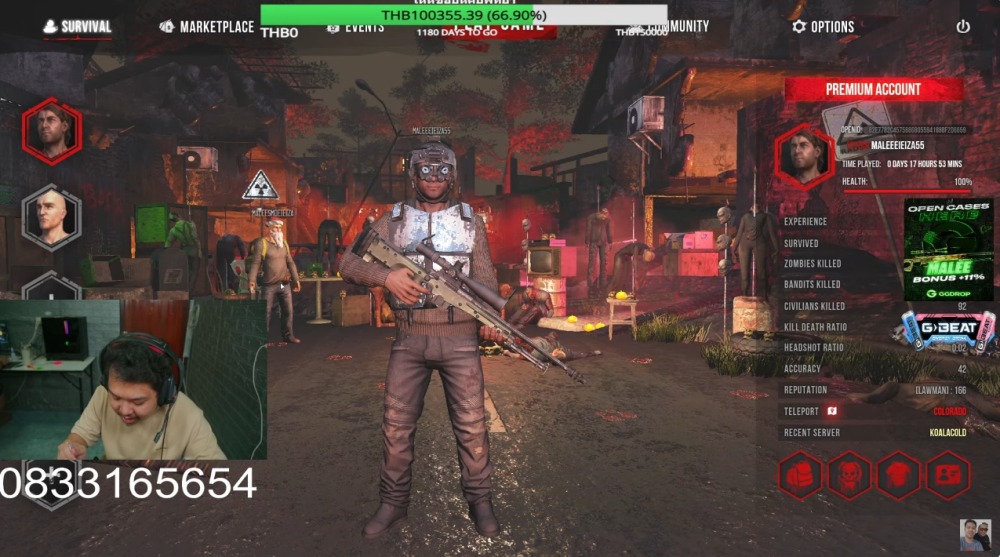
Task: Select the skull hex button
Action: coord(849,475)
